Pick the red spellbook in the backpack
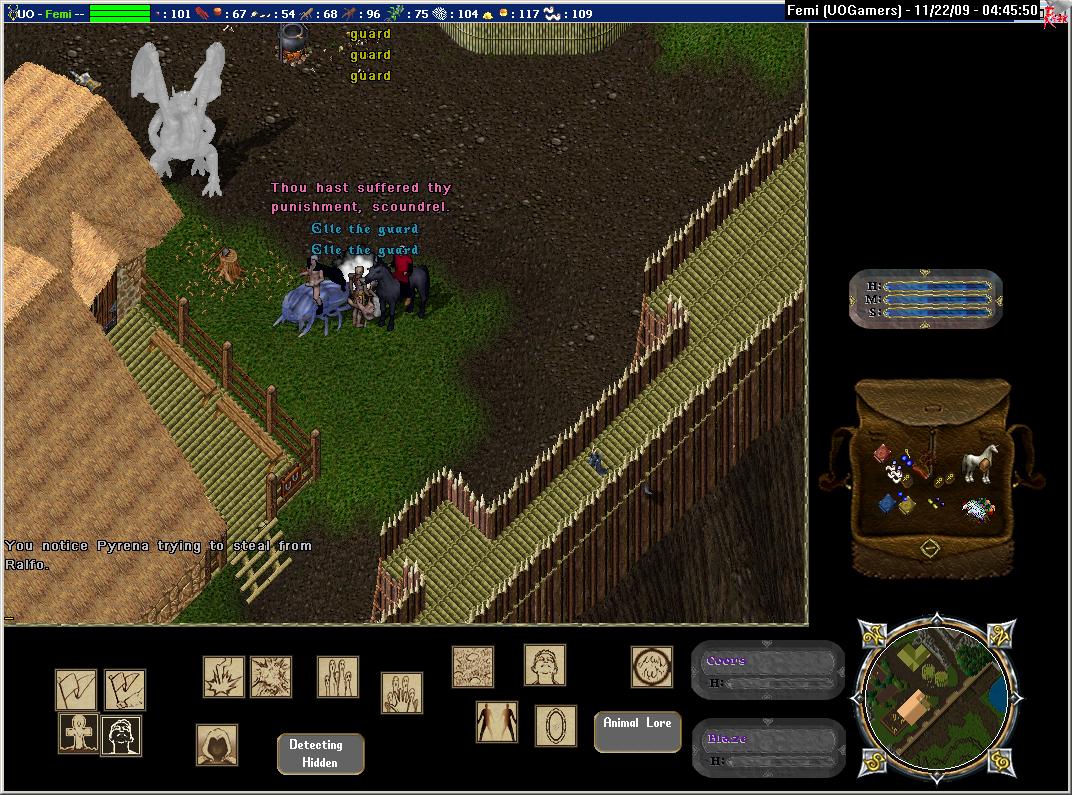The image size is (1072, 795). pos(882,454)
